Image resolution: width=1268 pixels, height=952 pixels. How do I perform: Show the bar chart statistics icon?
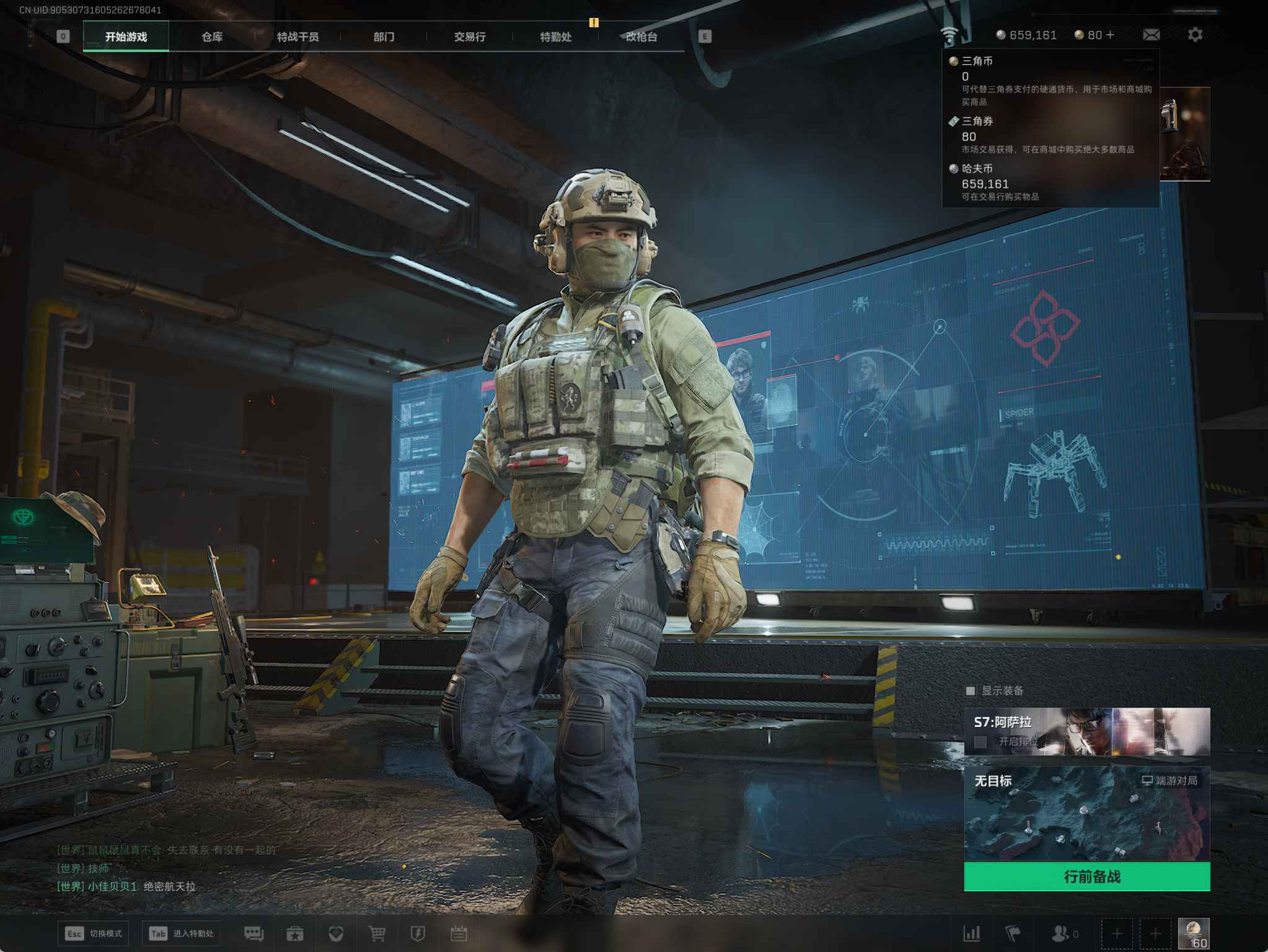coord(972,933)
